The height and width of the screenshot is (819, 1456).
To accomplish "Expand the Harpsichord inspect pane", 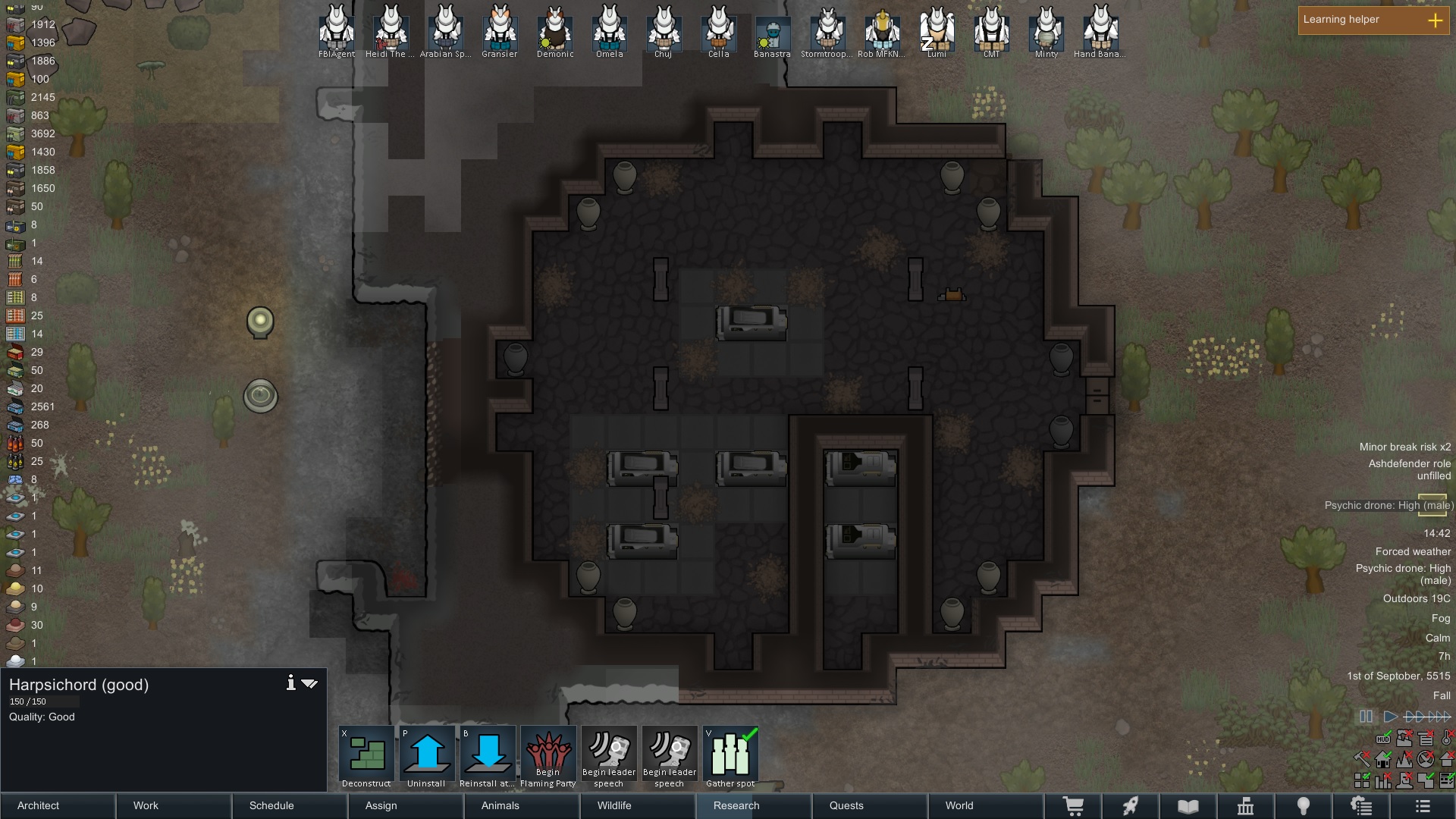I will [x=309, y=682].
